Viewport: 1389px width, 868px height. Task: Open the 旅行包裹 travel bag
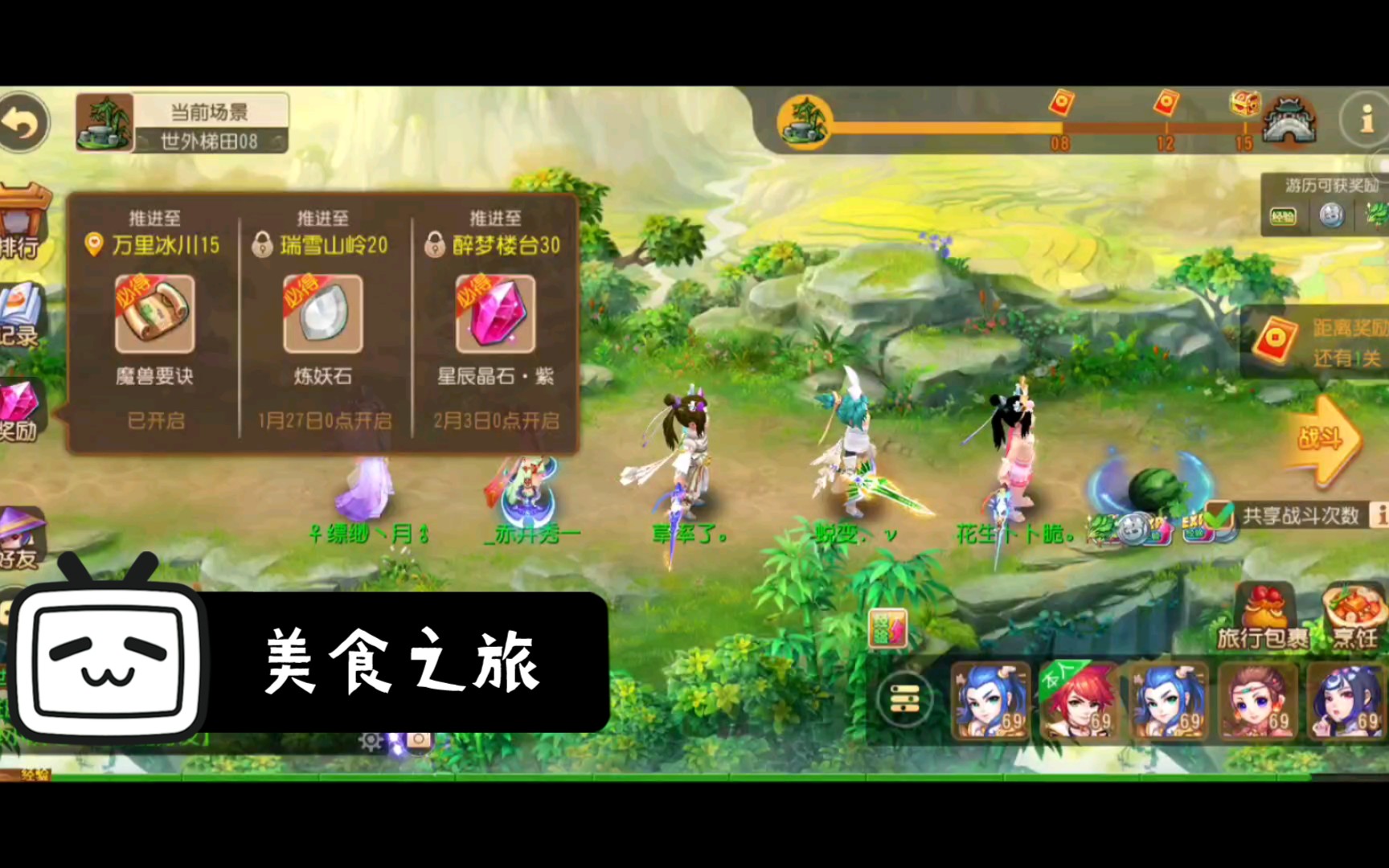[1264, 611]
